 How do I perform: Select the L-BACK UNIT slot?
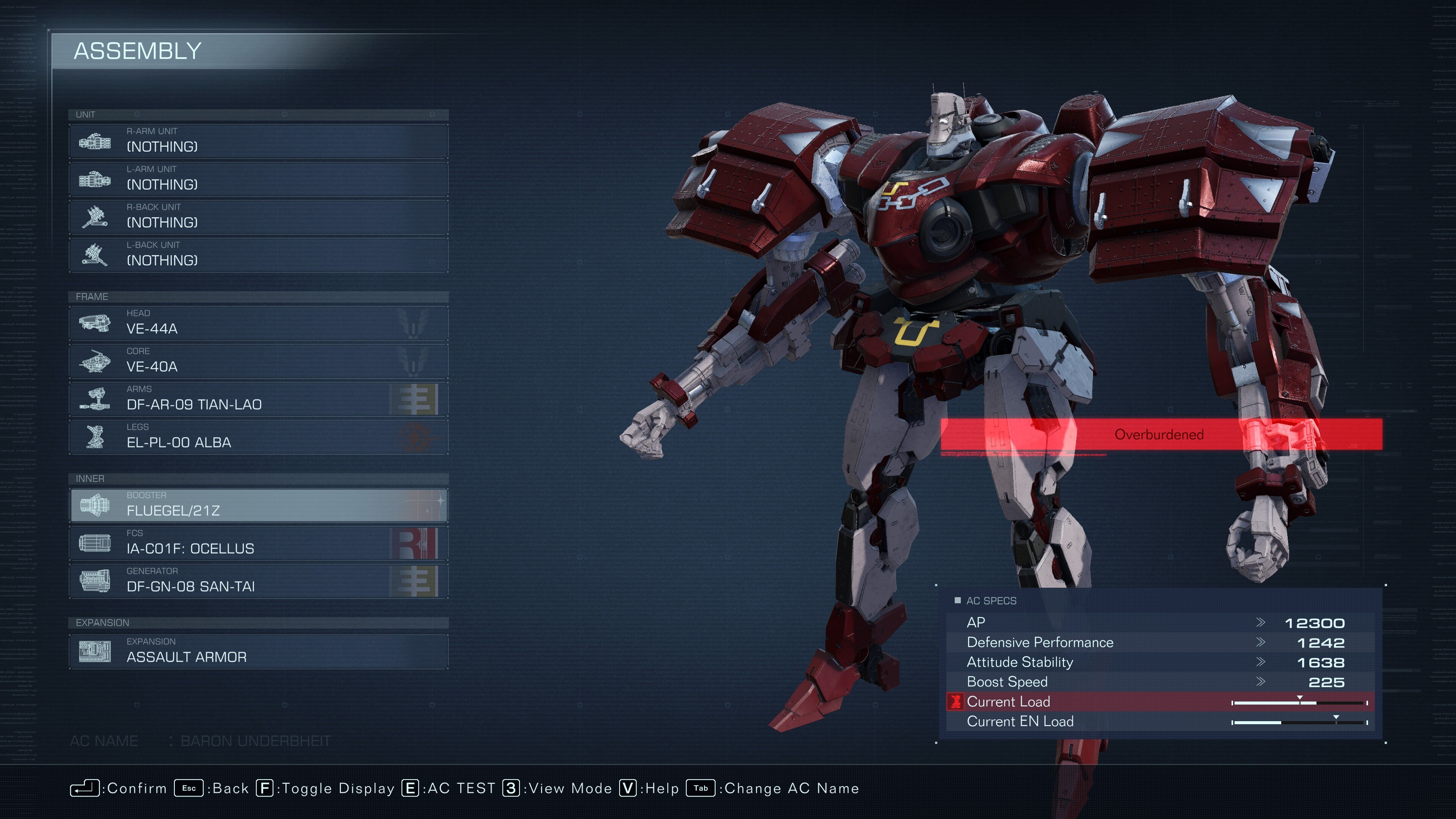coord(258,254)
